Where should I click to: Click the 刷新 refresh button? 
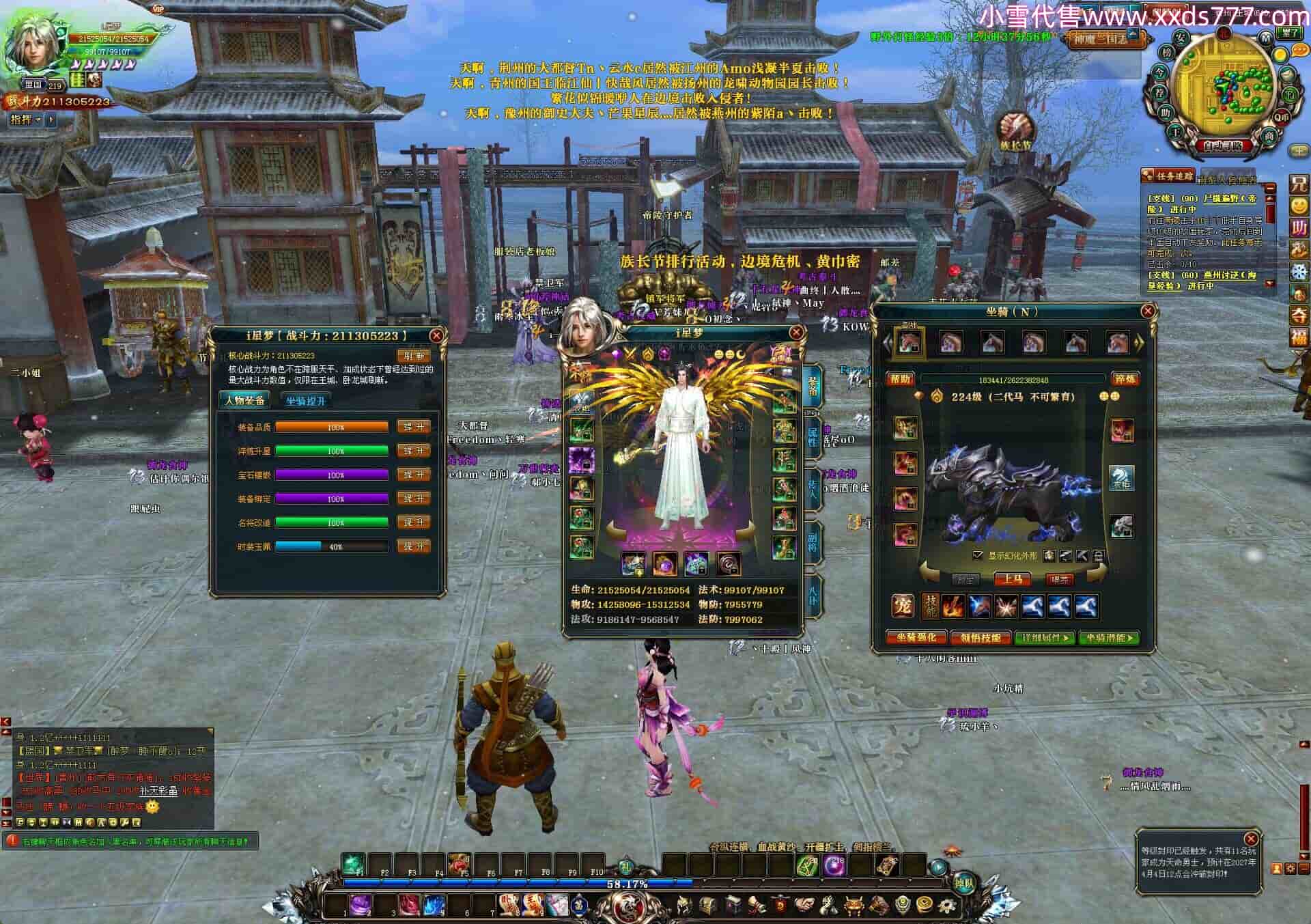414,356
